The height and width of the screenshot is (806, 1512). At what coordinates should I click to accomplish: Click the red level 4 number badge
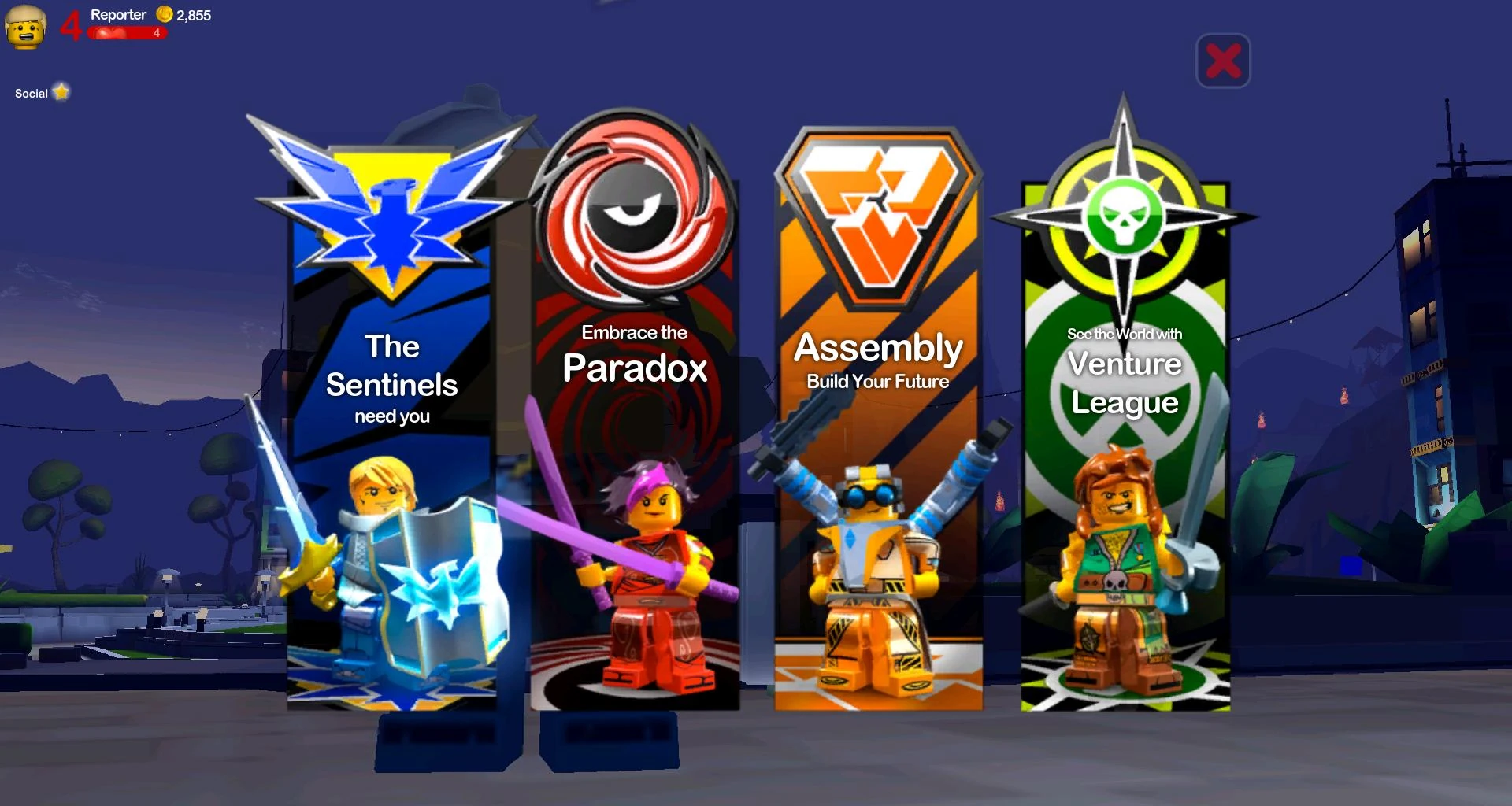[73, 25]
